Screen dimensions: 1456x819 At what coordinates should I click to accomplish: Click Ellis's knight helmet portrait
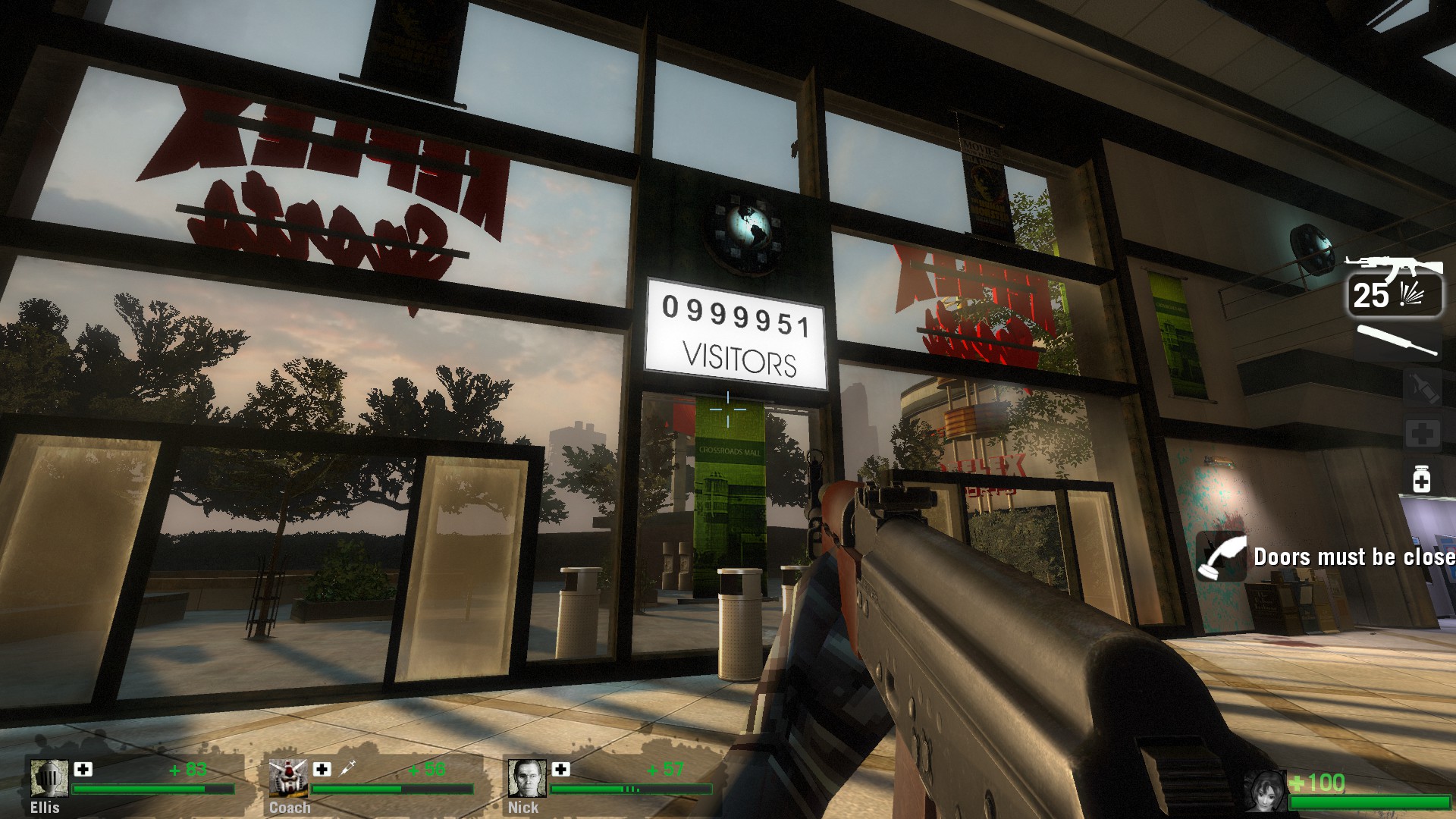49,778
